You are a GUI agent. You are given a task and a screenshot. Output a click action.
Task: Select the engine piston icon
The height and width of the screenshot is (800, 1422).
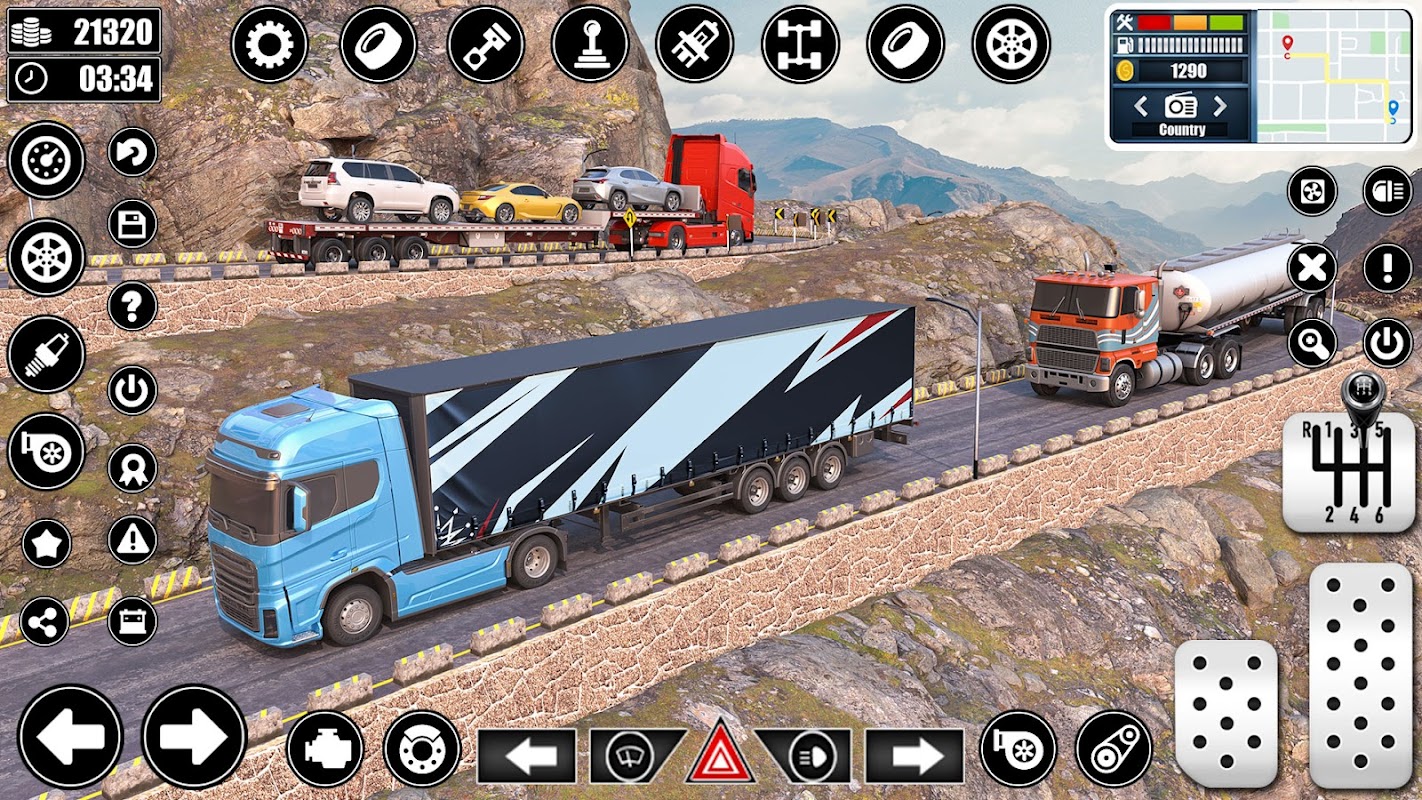coord(485,45)
